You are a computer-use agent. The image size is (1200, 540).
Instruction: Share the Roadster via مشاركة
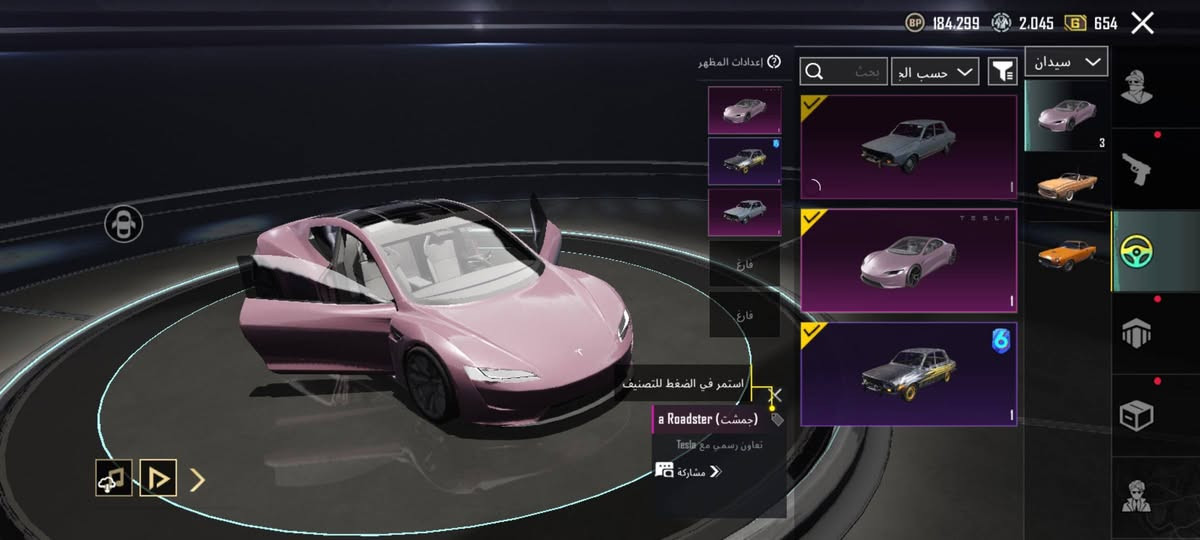point(688,471)
